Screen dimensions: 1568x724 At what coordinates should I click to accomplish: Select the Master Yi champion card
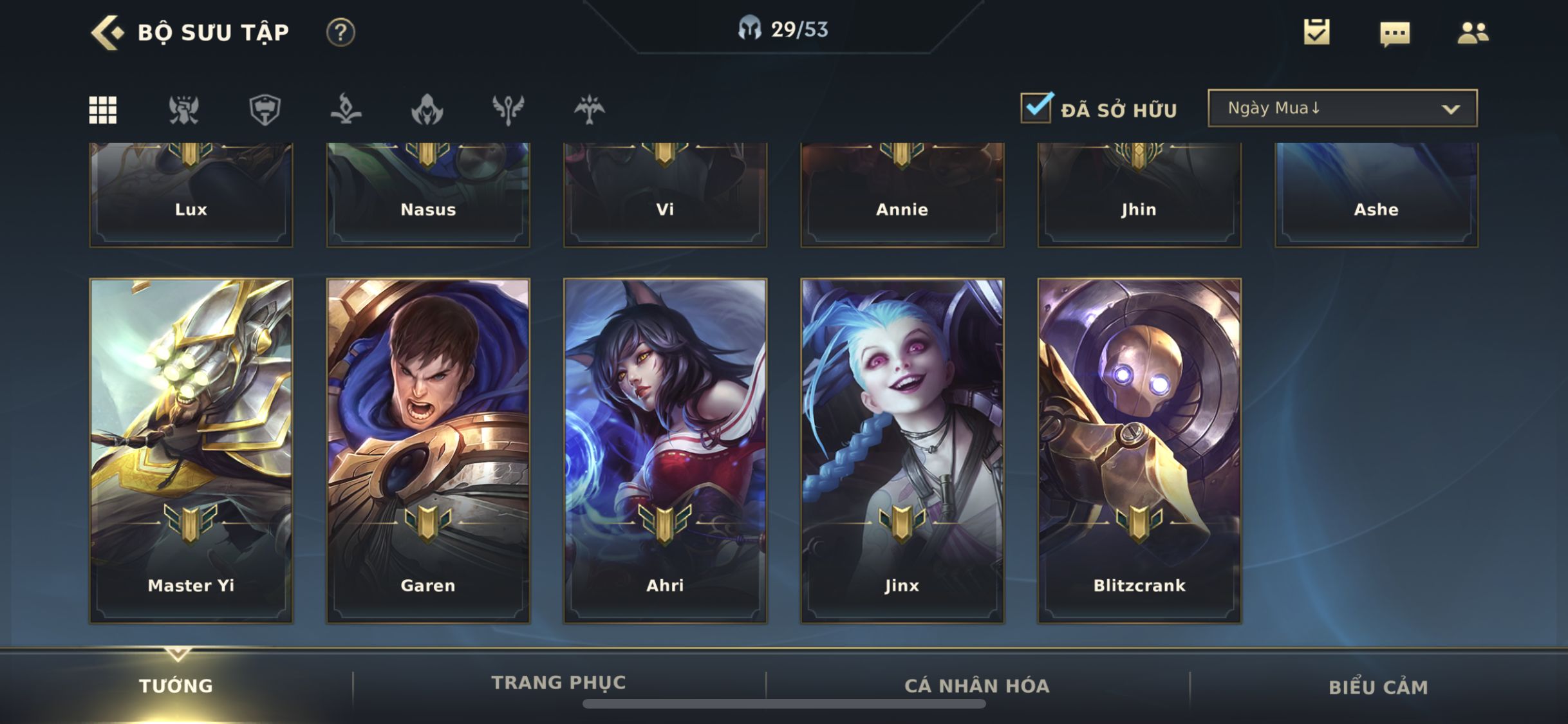point(191,450)
